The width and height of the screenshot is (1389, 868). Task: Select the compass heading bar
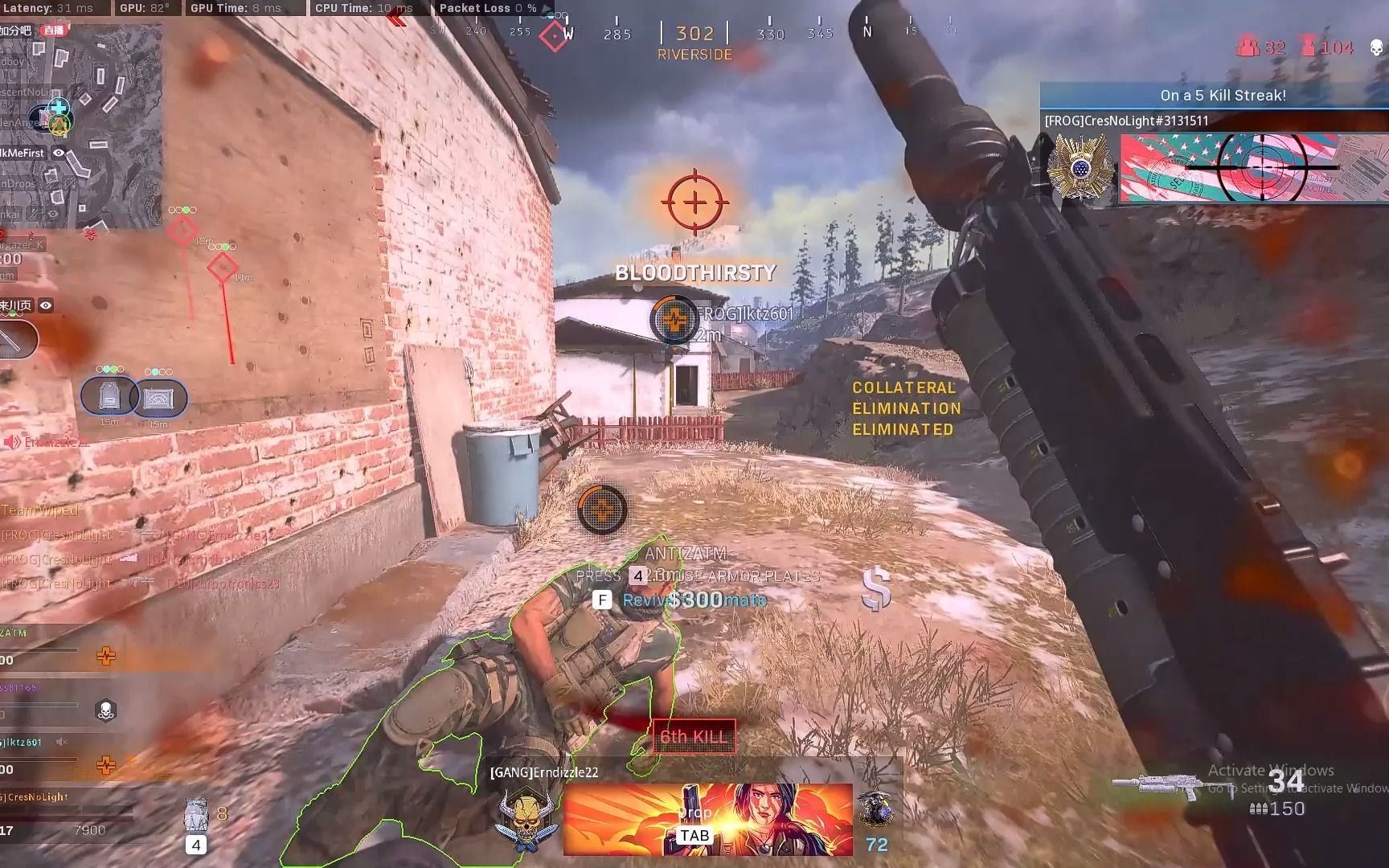point(694,34)
